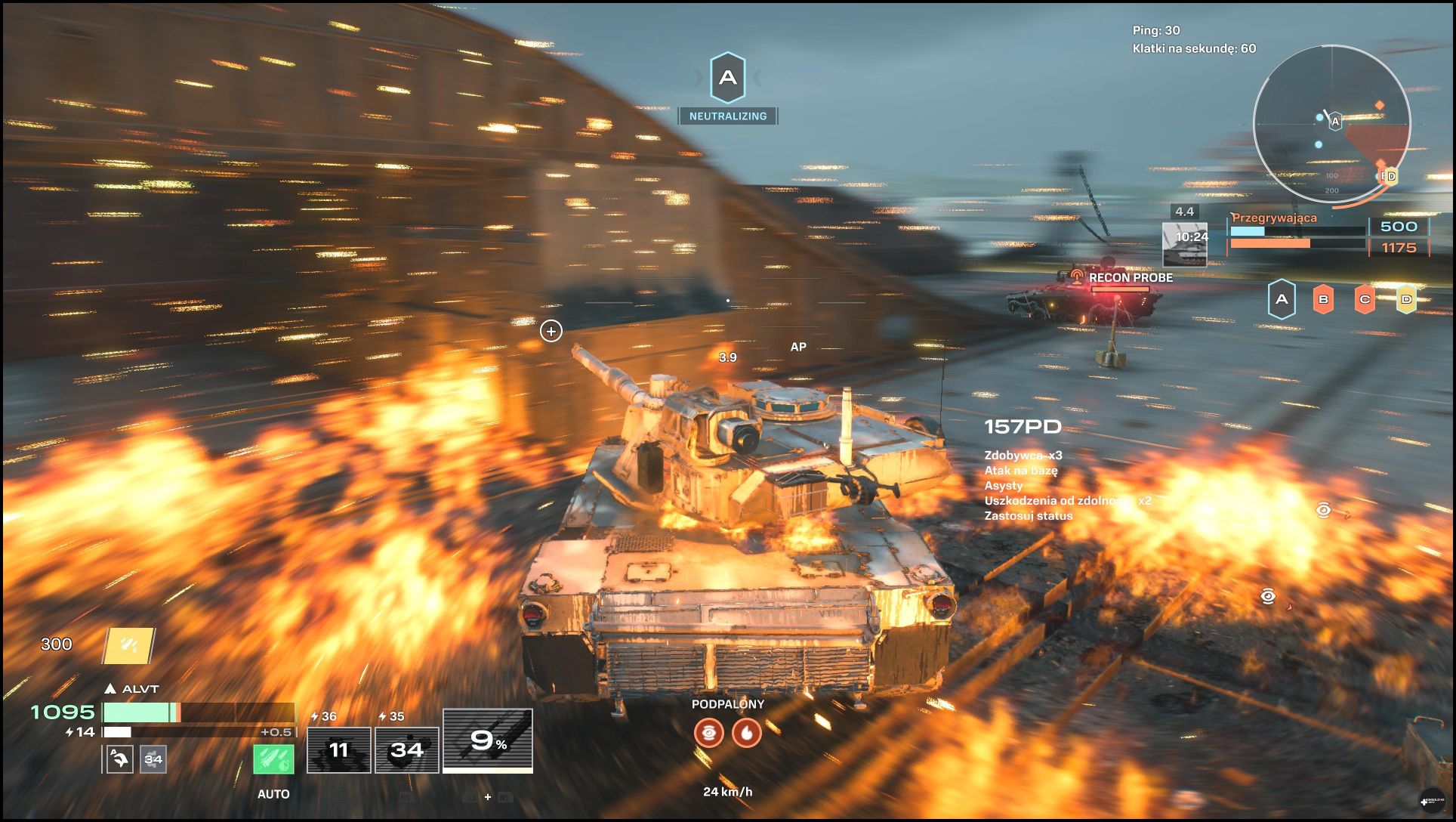Select capture point D hexagon in objective row
The width and height of the screenshot is (1456, 822).
tap(1406, 299)
